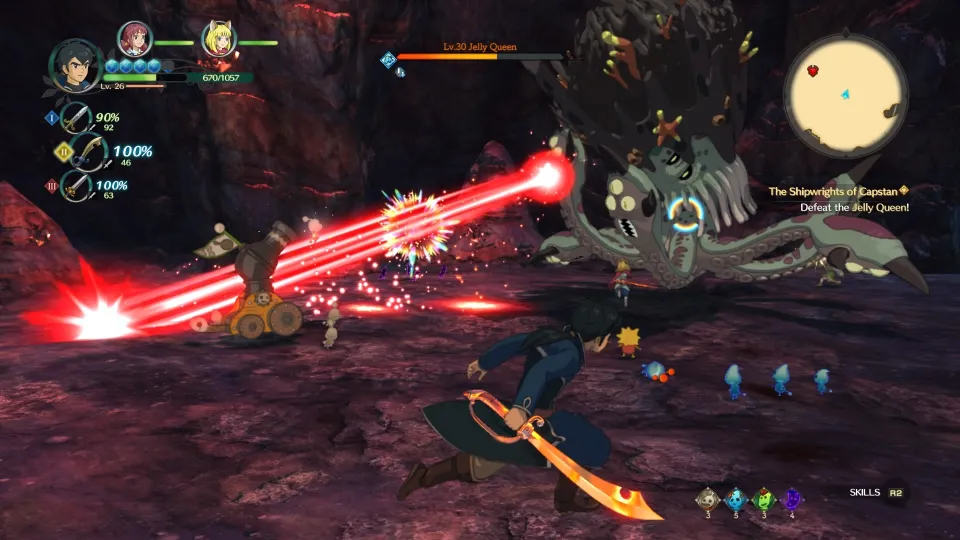Select the blue Higgledy icon
Screen dimensions: 960x540
(x=736, y=498)
